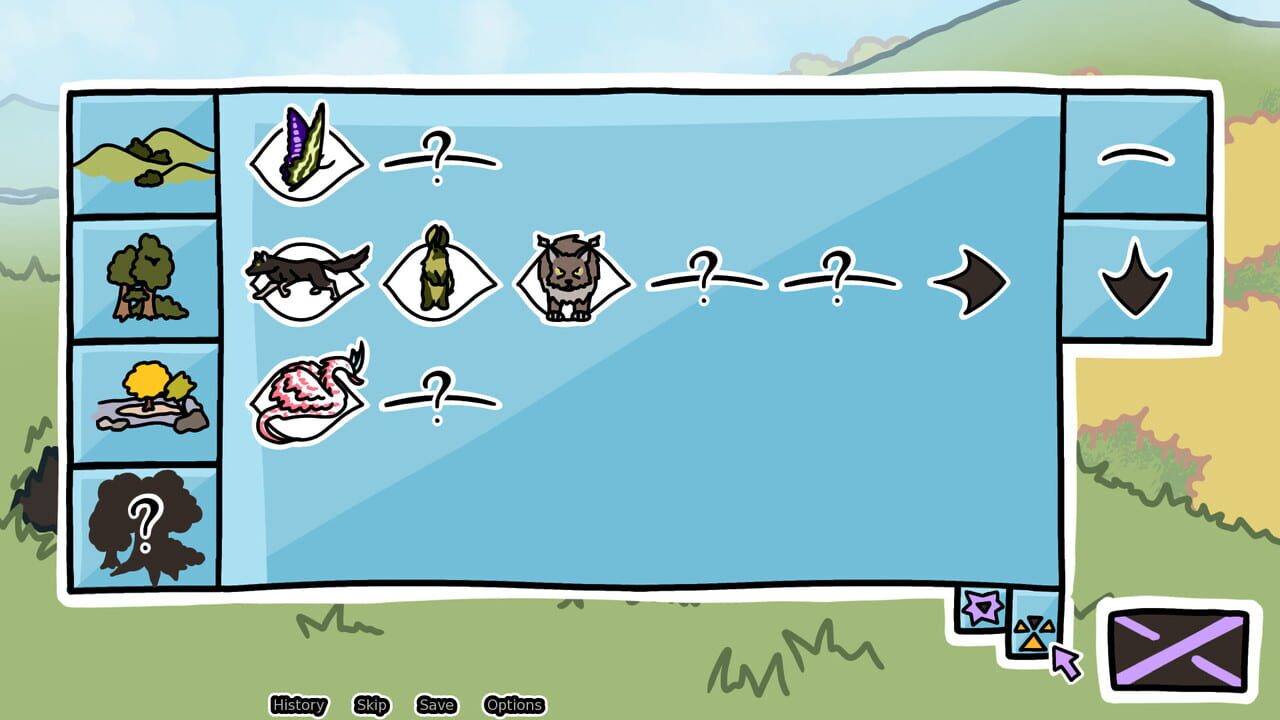Select the green plant specimen icon
The width and height of the screenshot is (1280, 720).
[441, 280]
